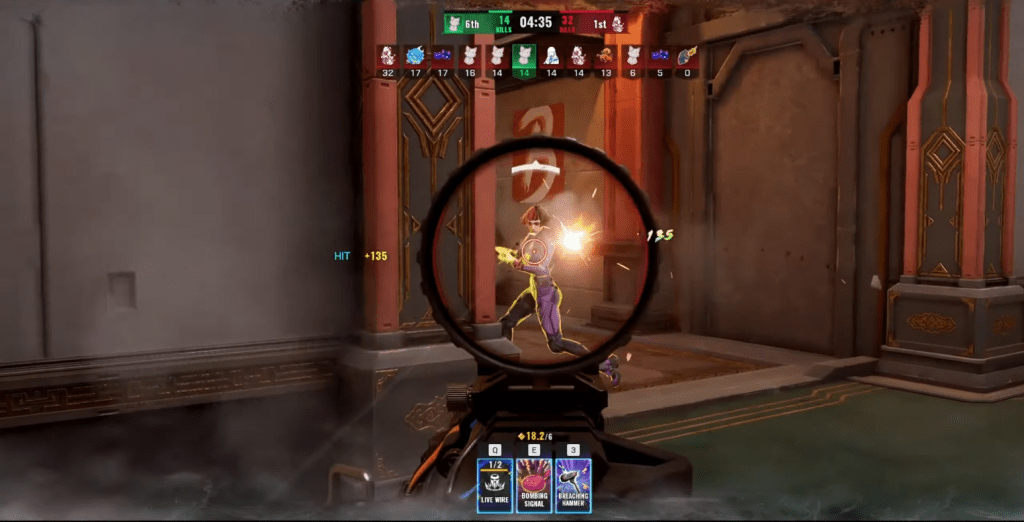
Task: Click the player avatar with 6 kills
Action: [632, 56]
